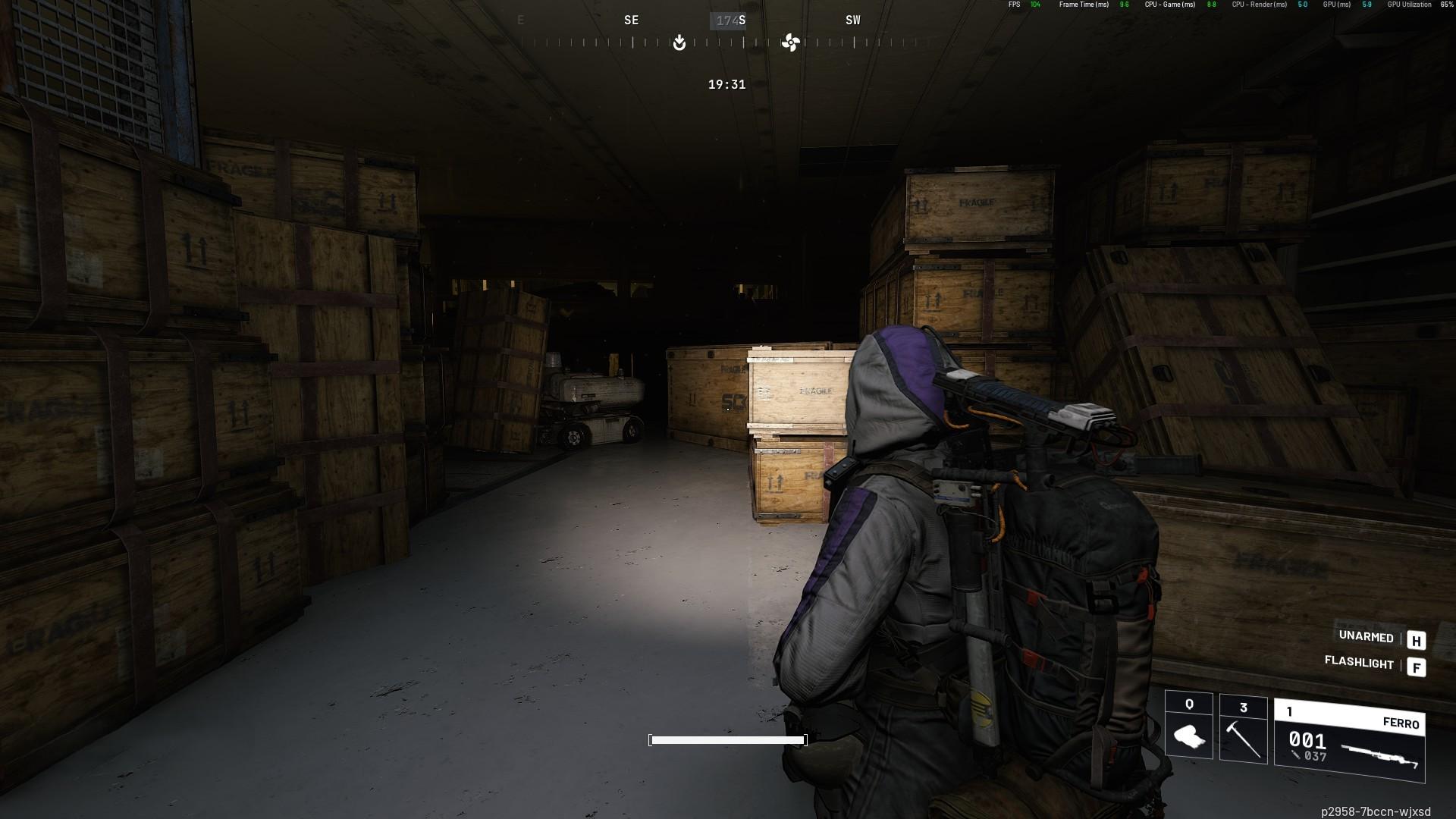The height and width of the screenshot is (819, 1456).
Task: Select the Ferro rifle weapon slot
Action: coord(1350,741)
